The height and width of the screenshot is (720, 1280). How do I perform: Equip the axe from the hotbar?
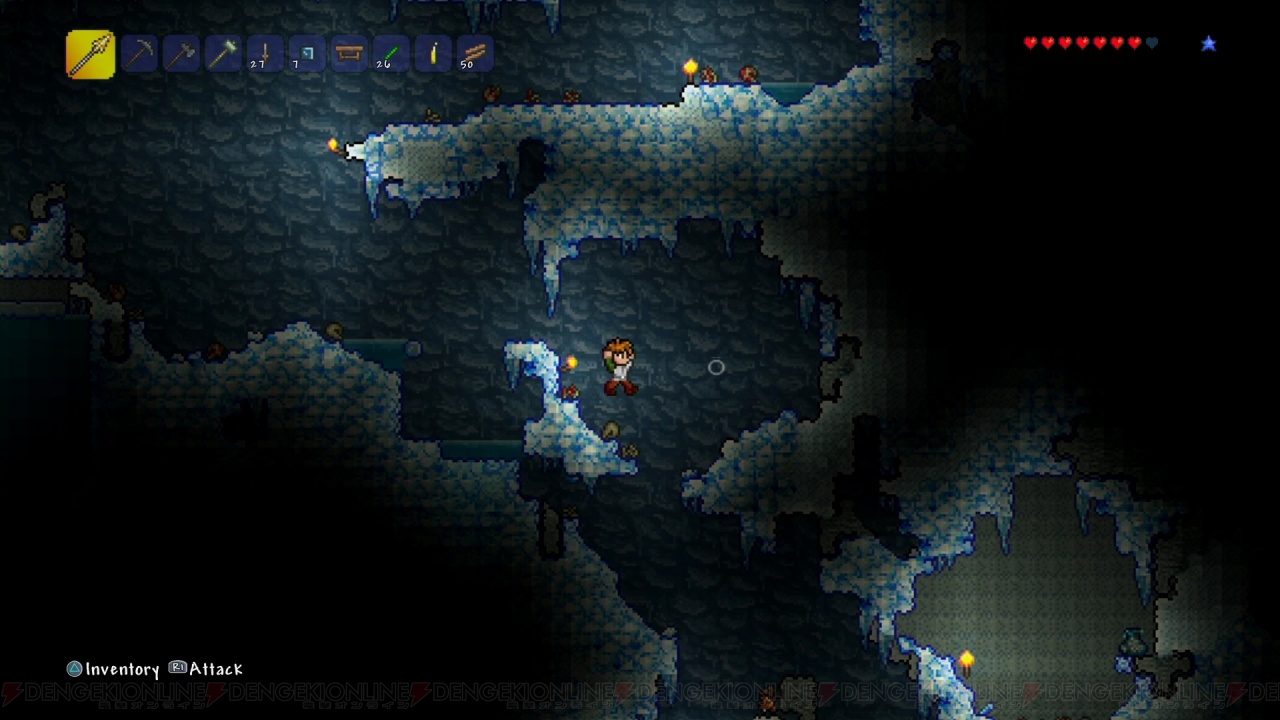tap(181, 54)
